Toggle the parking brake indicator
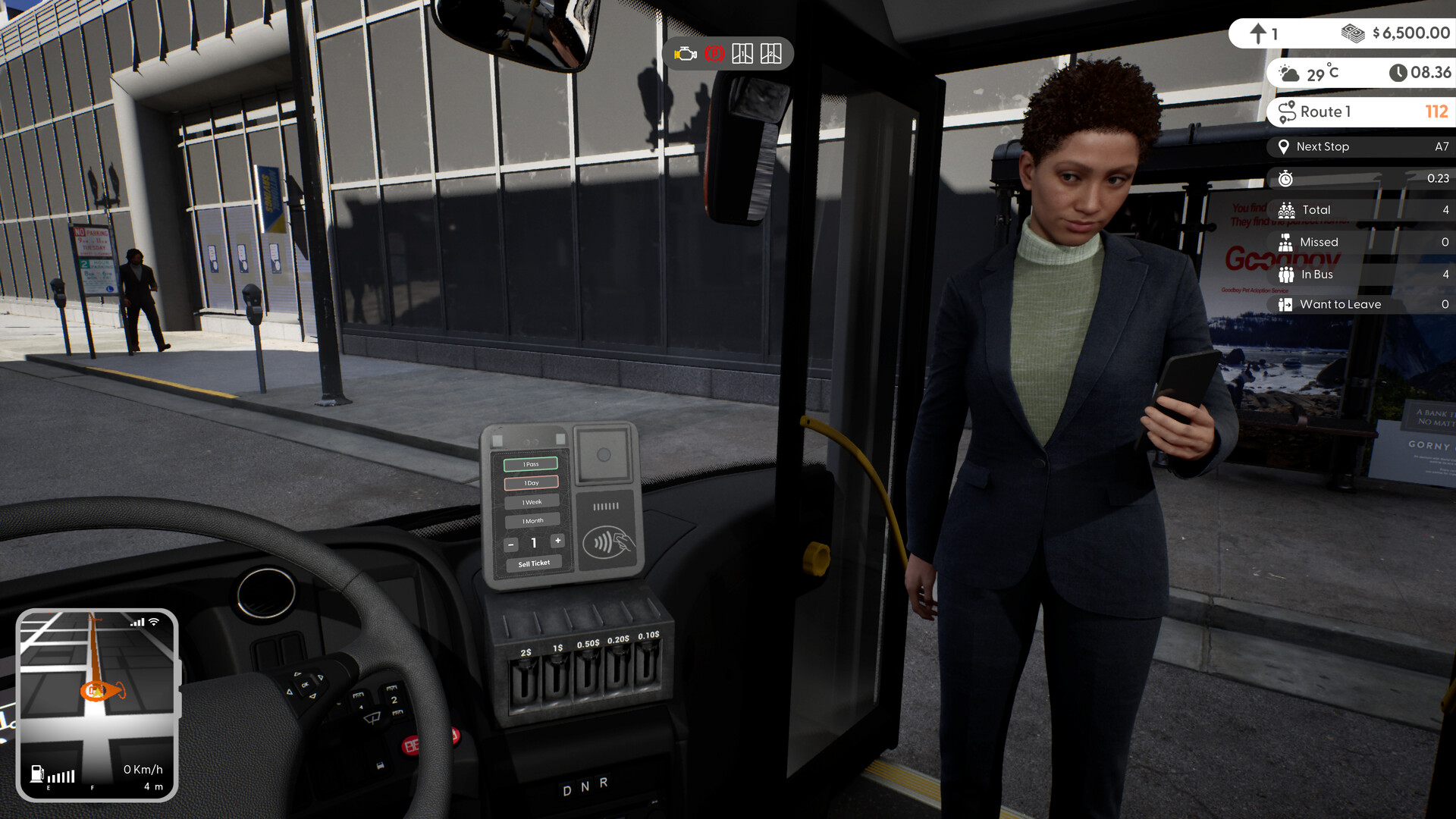1456x819 pixels. (713, 53)
